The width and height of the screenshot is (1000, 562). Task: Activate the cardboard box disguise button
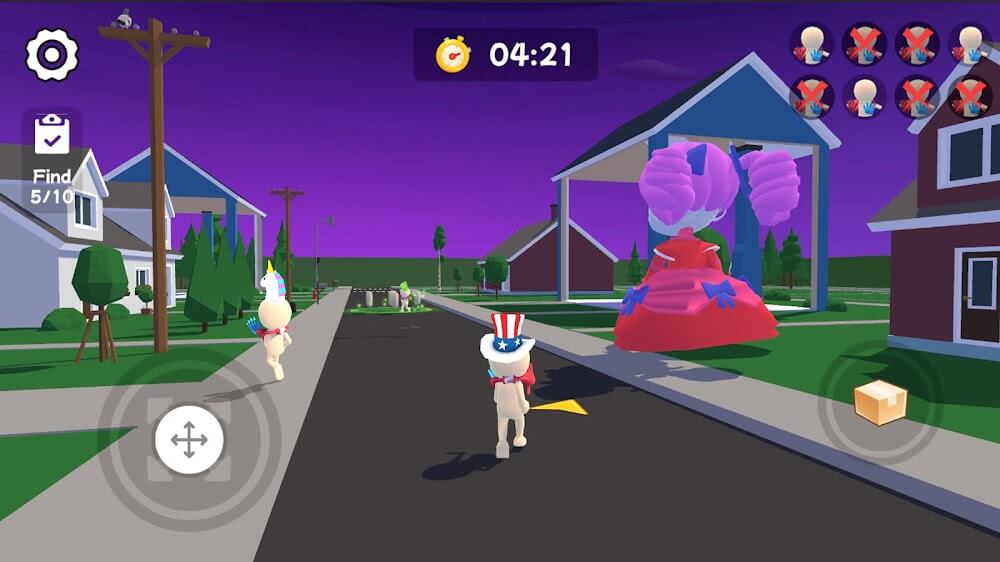[880, 402]
